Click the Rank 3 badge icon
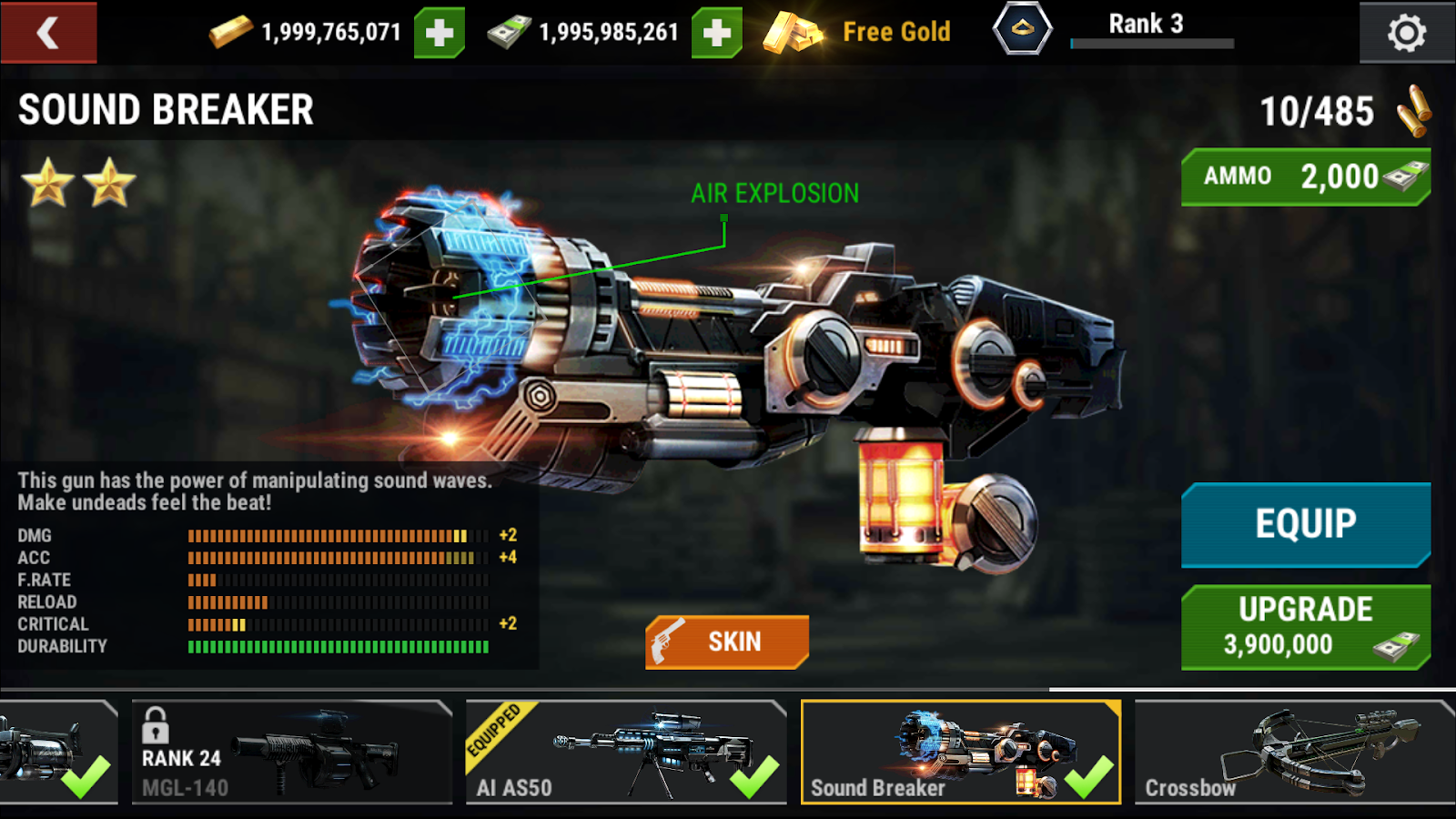Screen dimensions: 1456x819 1022,29
